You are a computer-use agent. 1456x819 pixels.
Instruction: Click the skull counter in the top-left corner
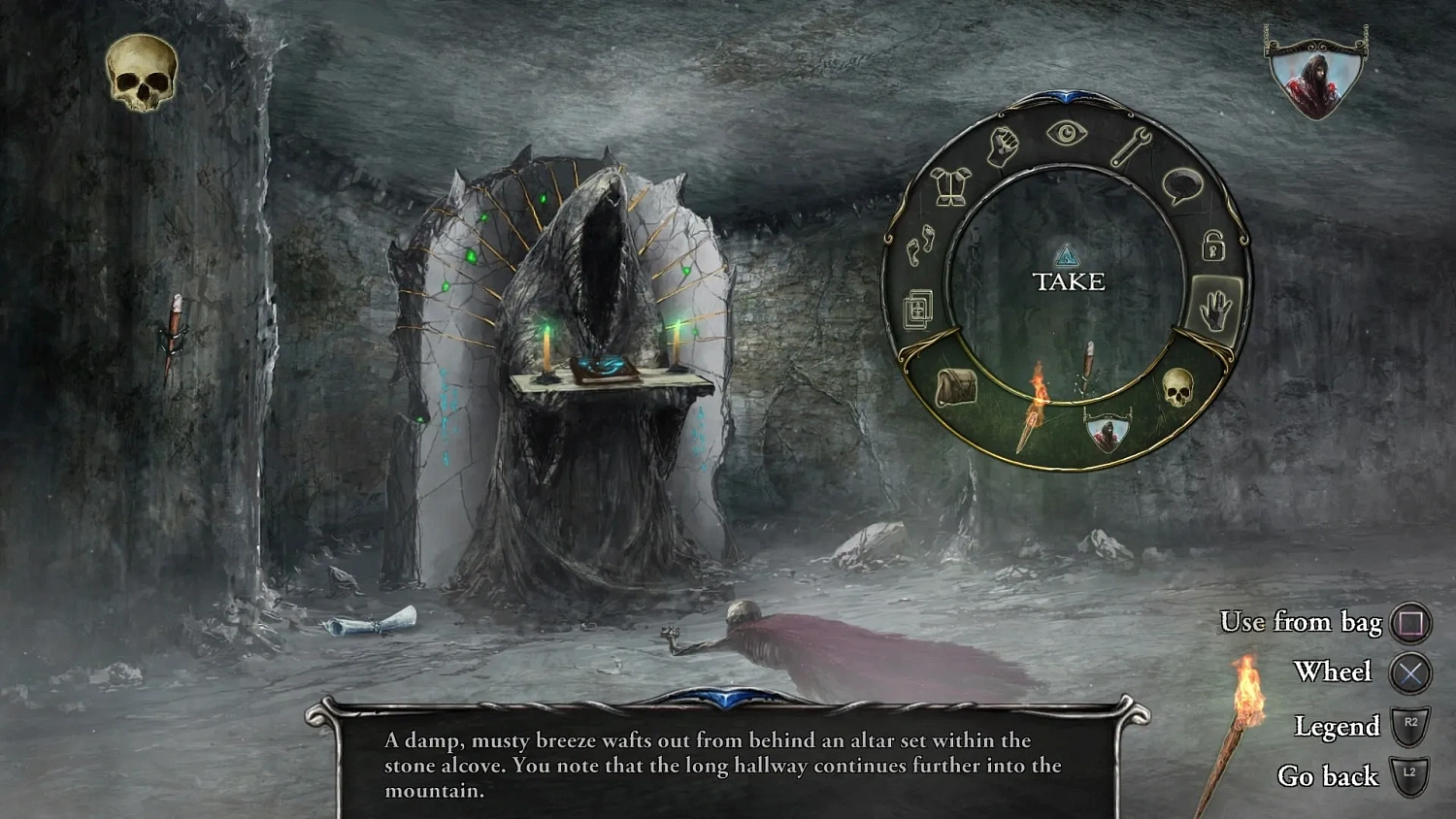point(141,73)
